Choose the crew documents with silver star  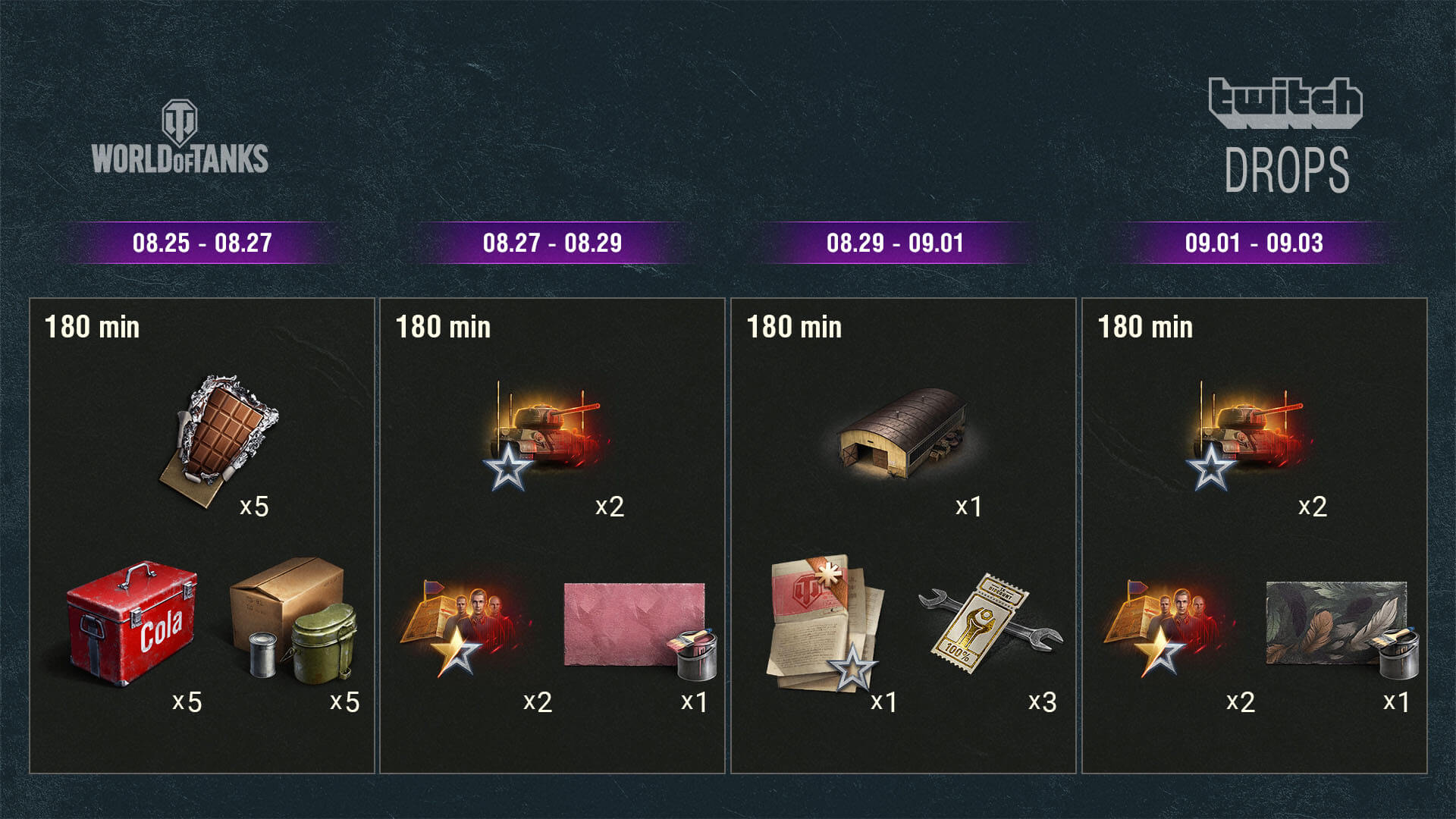826,626
